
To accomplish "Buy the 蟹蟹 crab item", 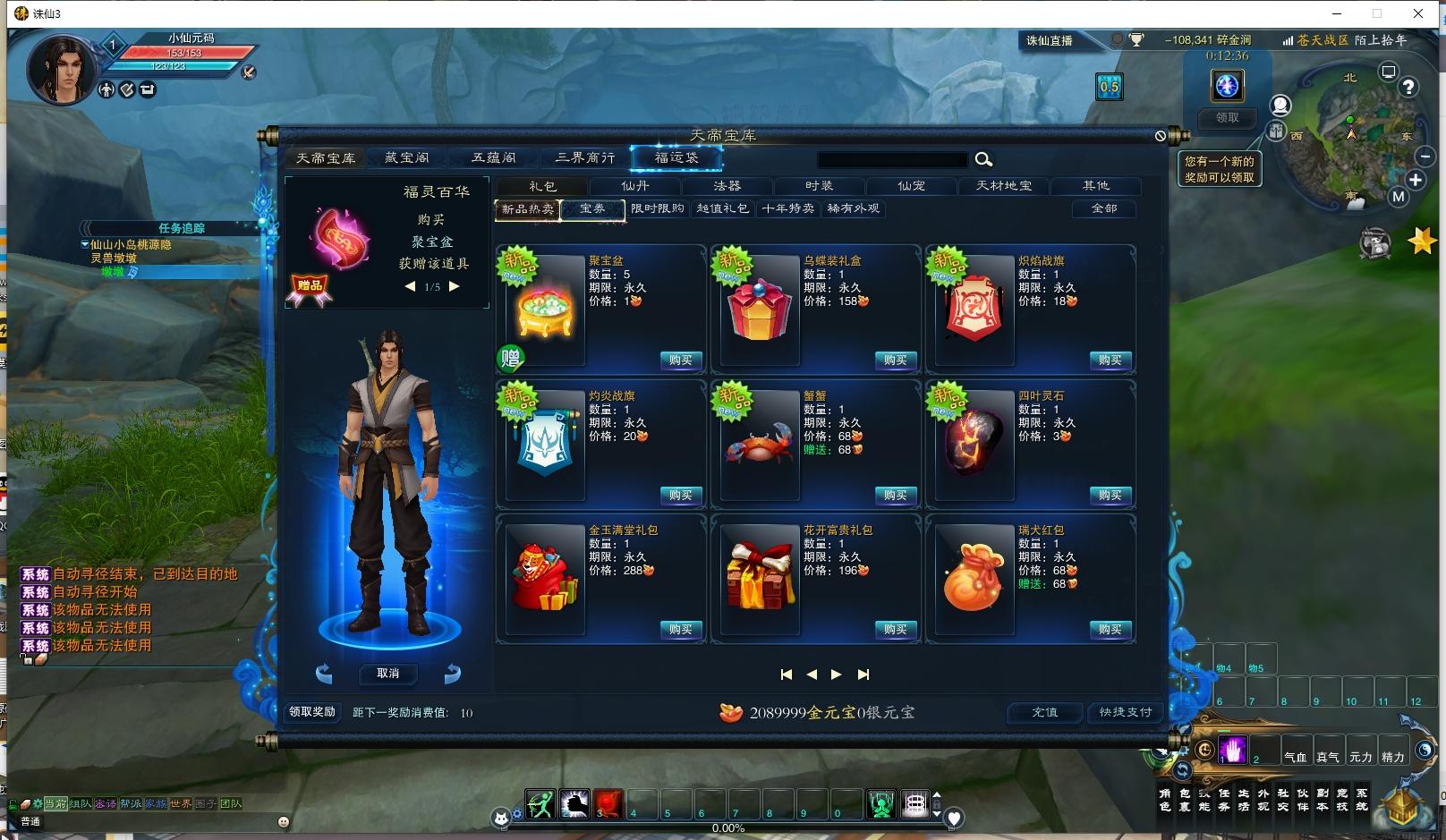I will [895, 496].
